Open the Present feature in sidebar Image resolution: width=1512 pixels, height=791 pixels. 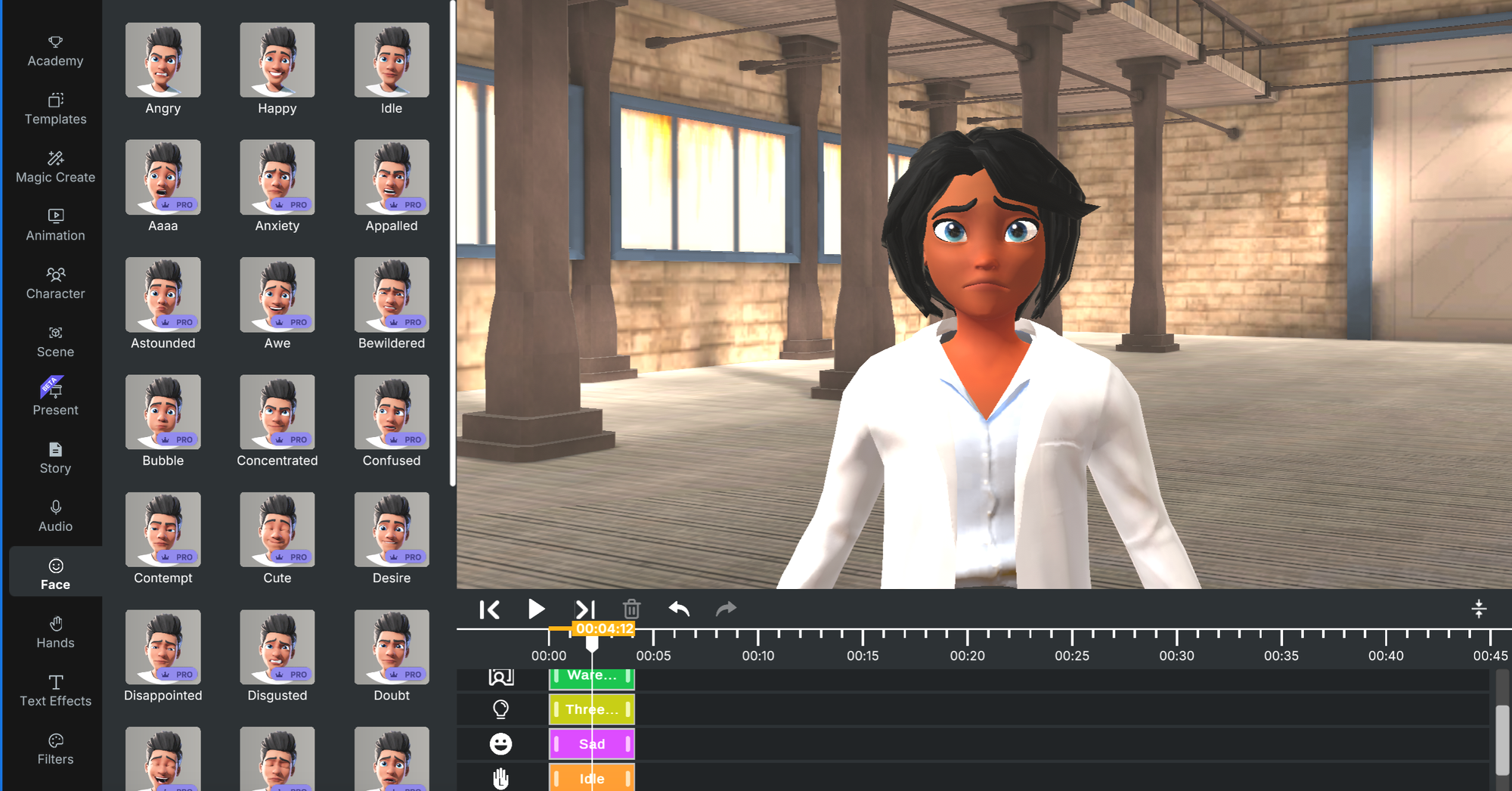tap(54, 399)
